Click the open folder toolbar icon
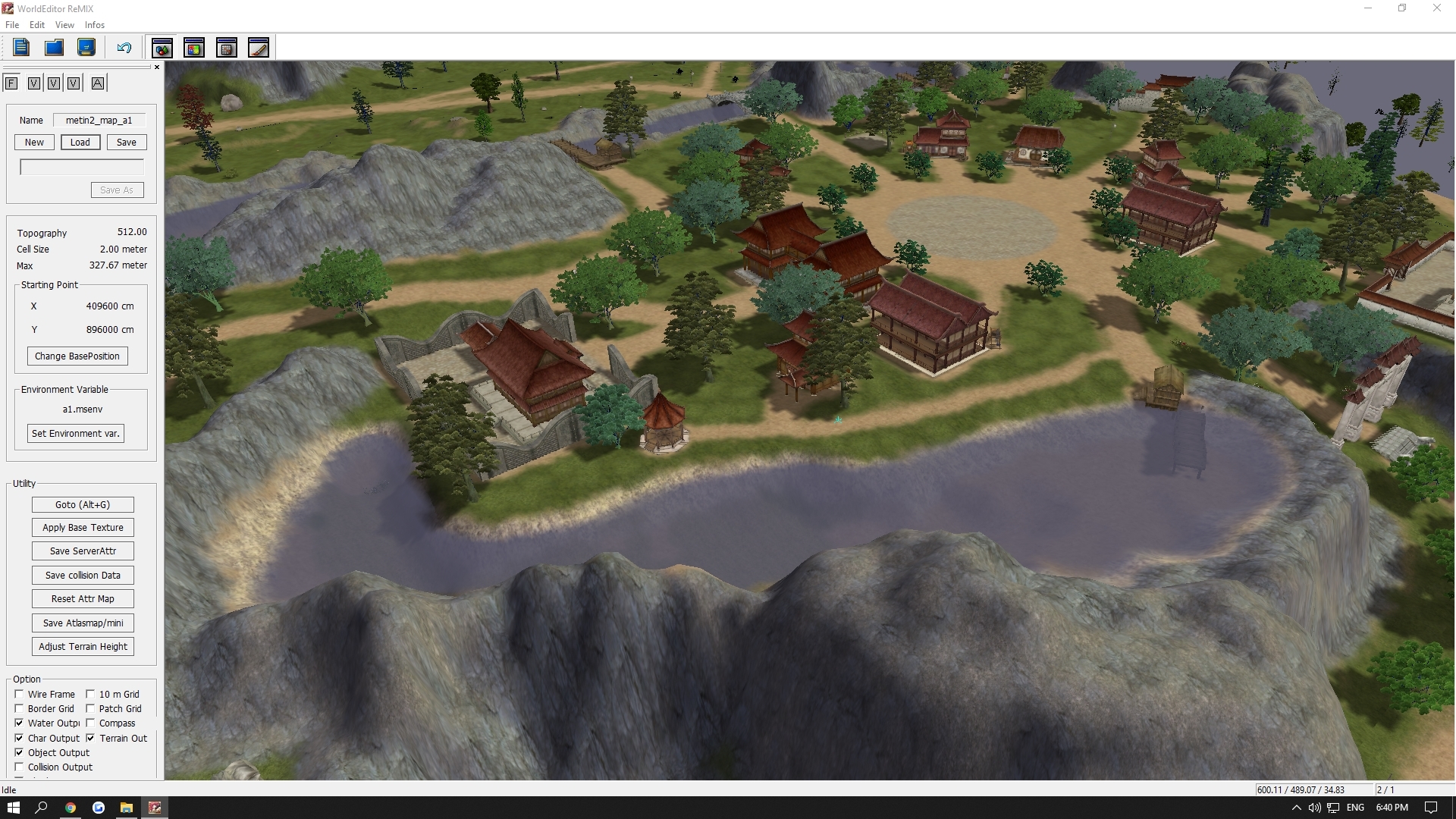Viewport: 1456px width, 819px height. pyautogui.click(x=53, y=47)
